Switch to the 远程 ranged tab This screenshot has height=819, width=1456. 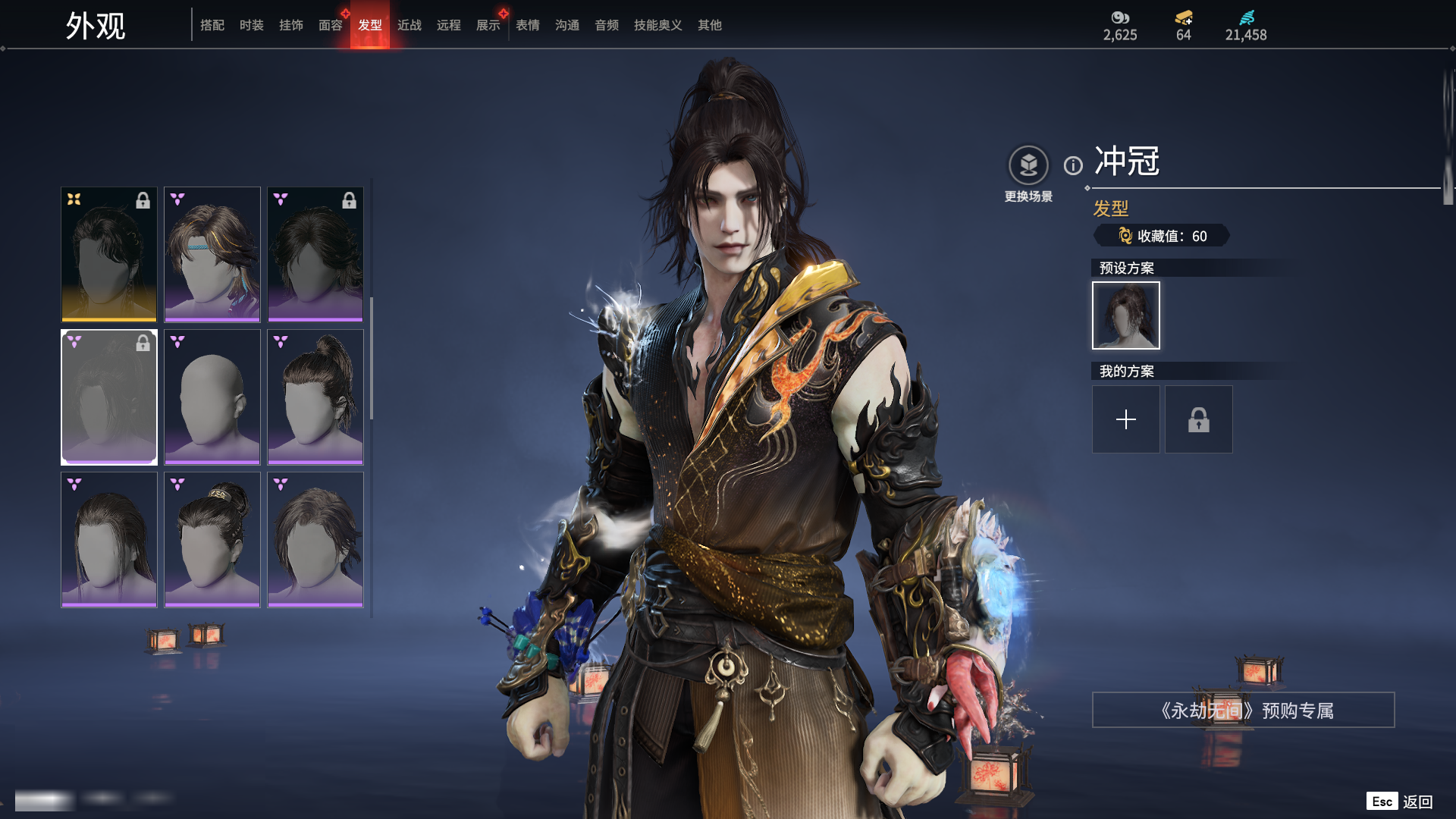[x=449, y=25]
